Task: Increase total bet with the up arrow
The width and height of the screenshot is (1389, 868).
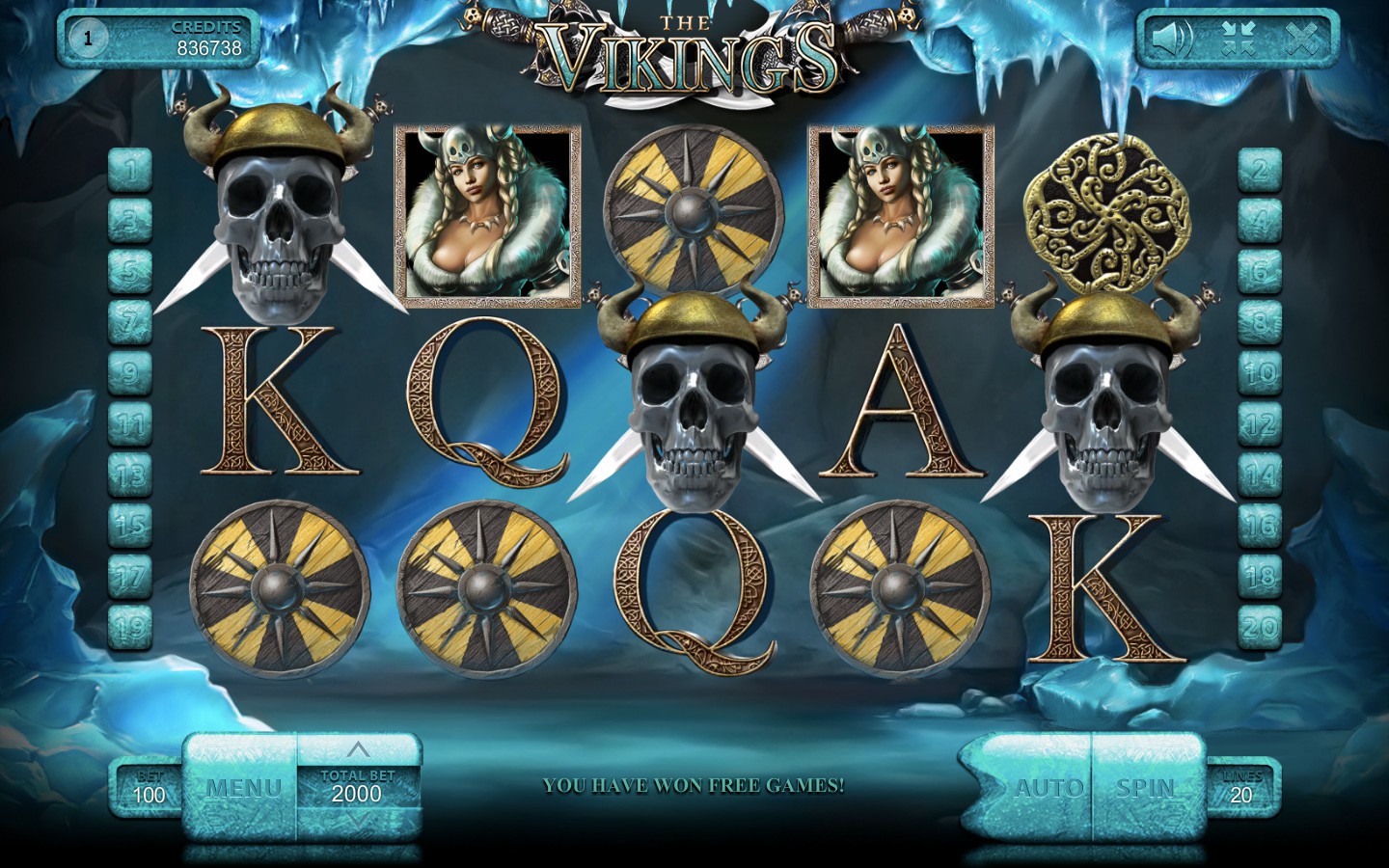Action: coord(358,749)
